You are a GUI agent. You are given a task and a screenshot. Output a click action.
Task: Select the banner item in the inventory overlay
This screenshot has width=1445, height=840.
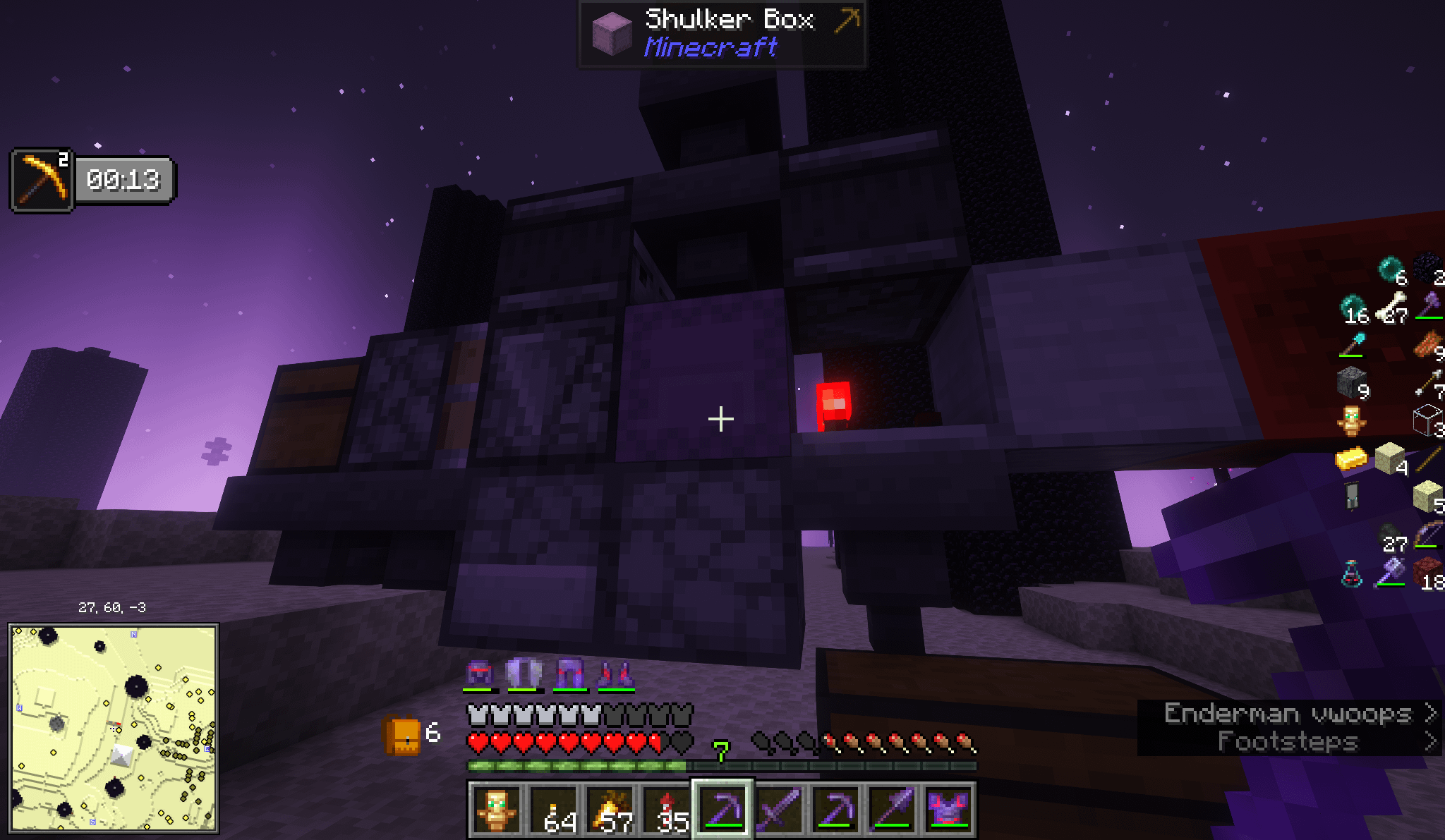pos(1351,495)
